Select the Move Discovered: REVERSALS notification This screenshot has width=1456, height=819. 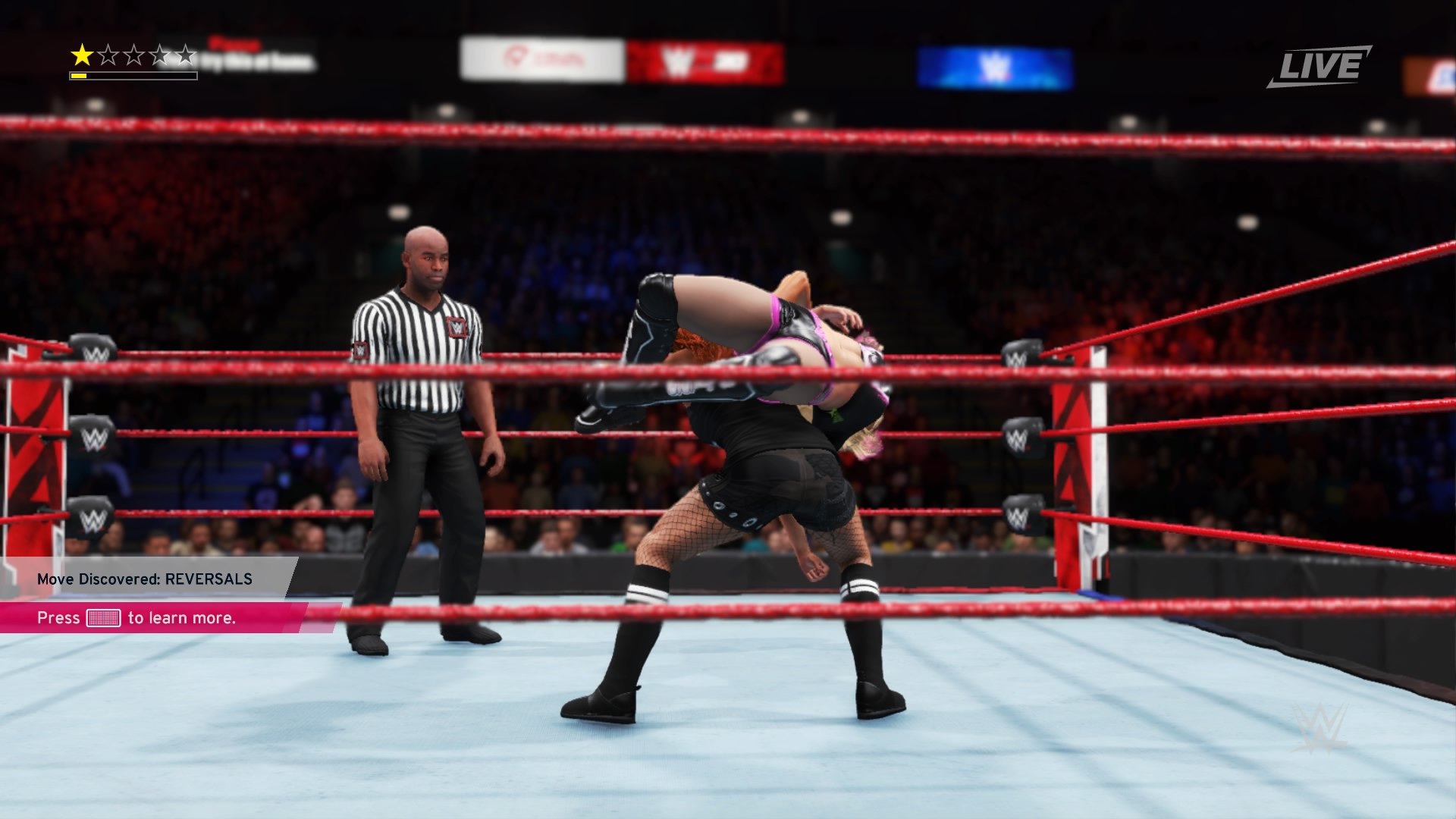coord(145,579)
